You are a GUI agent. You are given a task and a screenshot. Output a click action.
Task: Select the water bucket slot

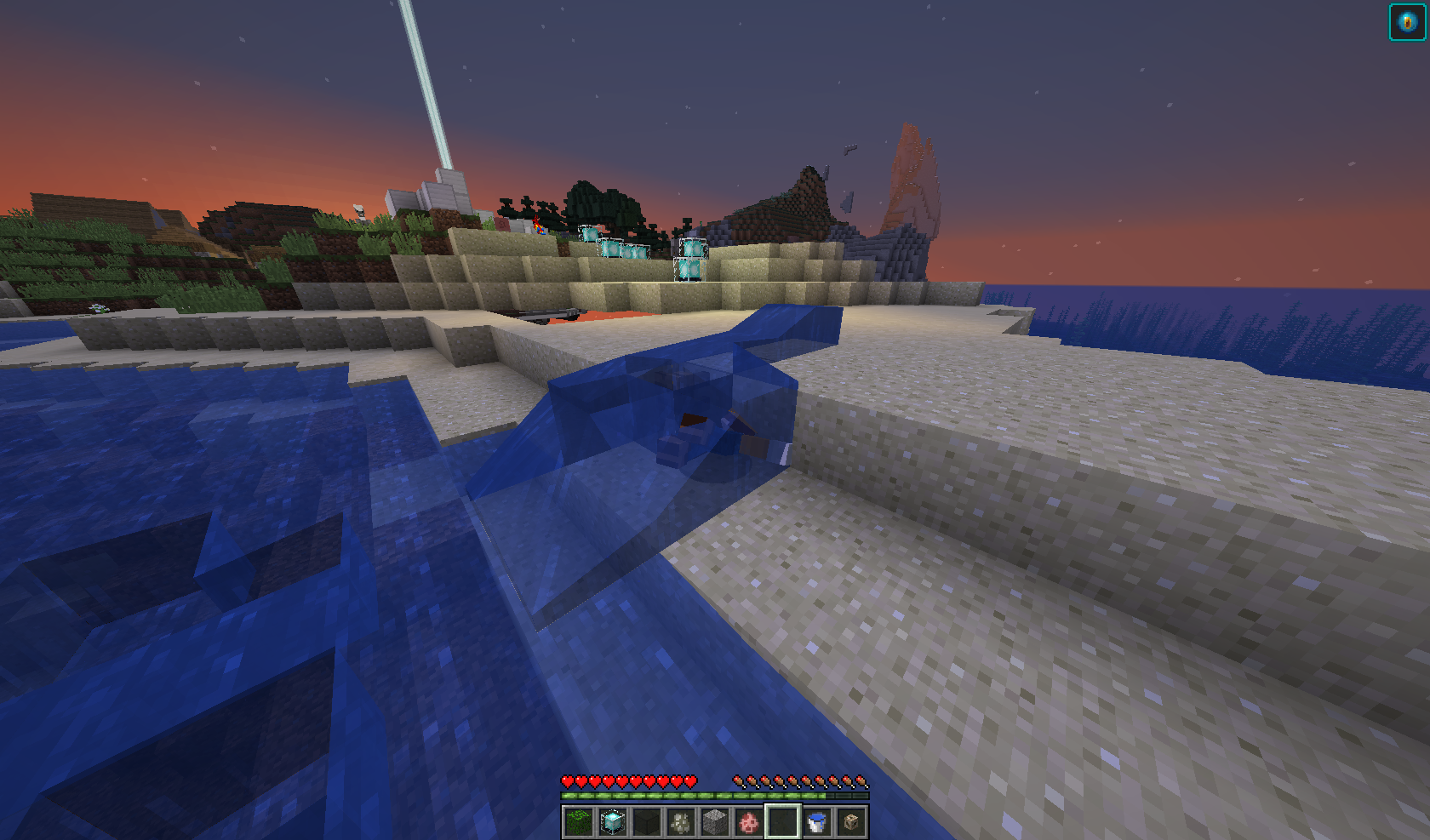click(x=817, y=822)
